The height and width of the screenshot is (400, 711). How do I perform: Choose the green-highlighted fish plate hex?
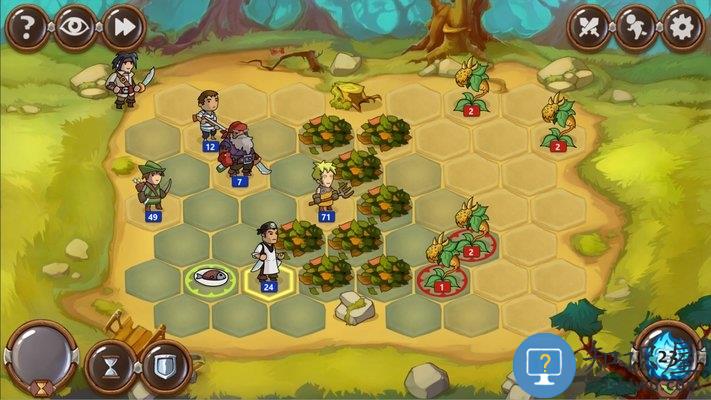pos(210,279)
